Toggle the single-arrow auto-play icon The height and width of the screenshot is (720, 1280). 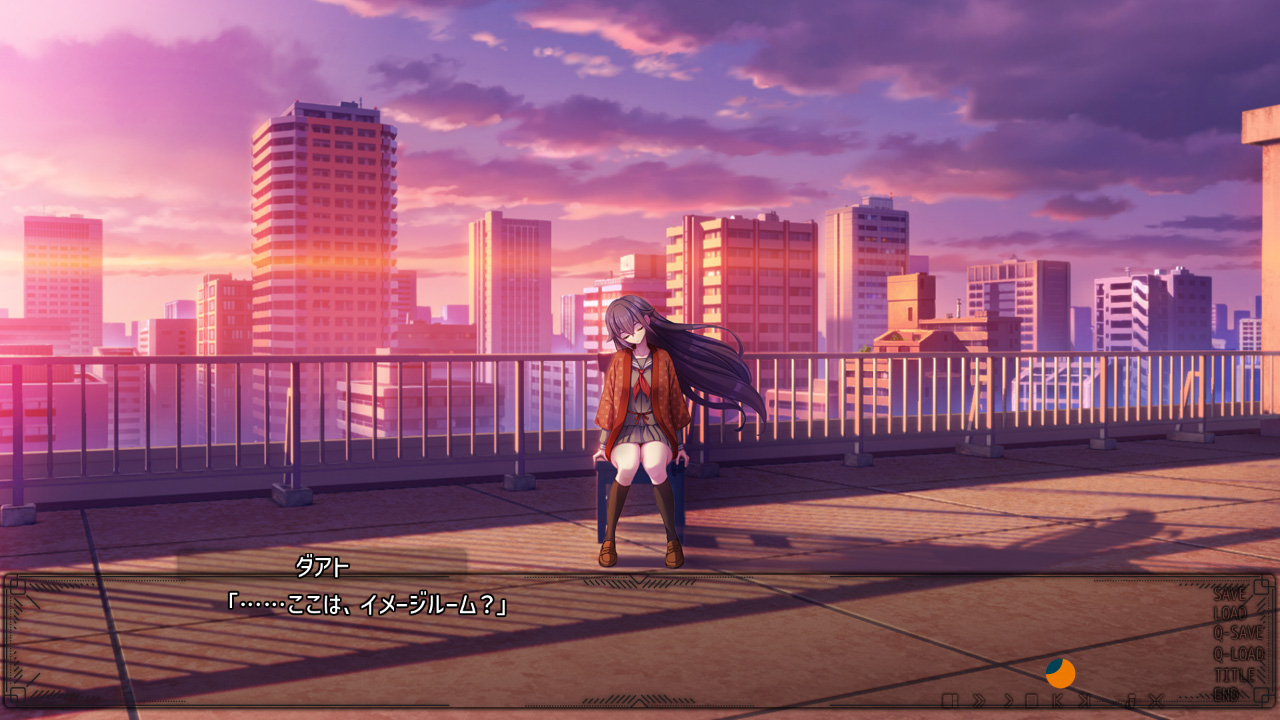pos(1009,700)
